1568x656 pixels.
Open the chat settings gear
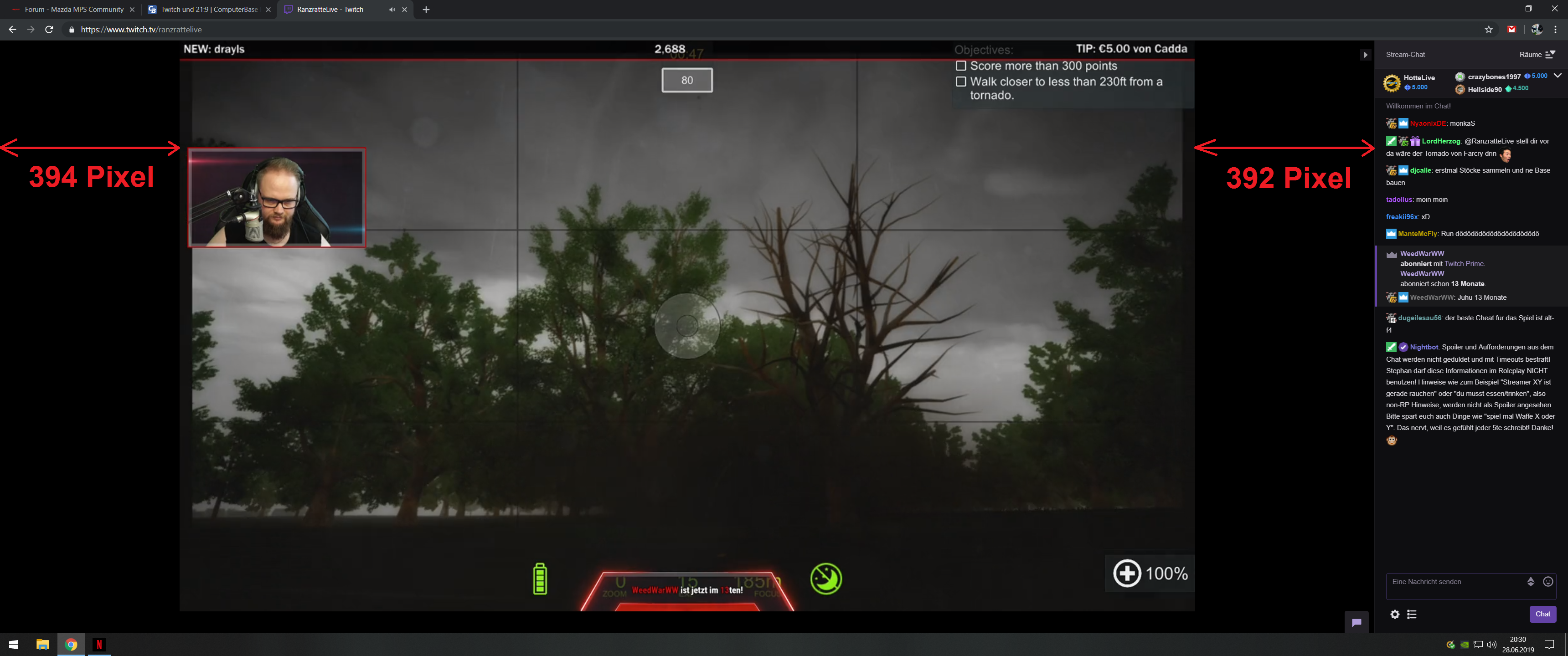pyautogui.click(x=1394, y=615)
